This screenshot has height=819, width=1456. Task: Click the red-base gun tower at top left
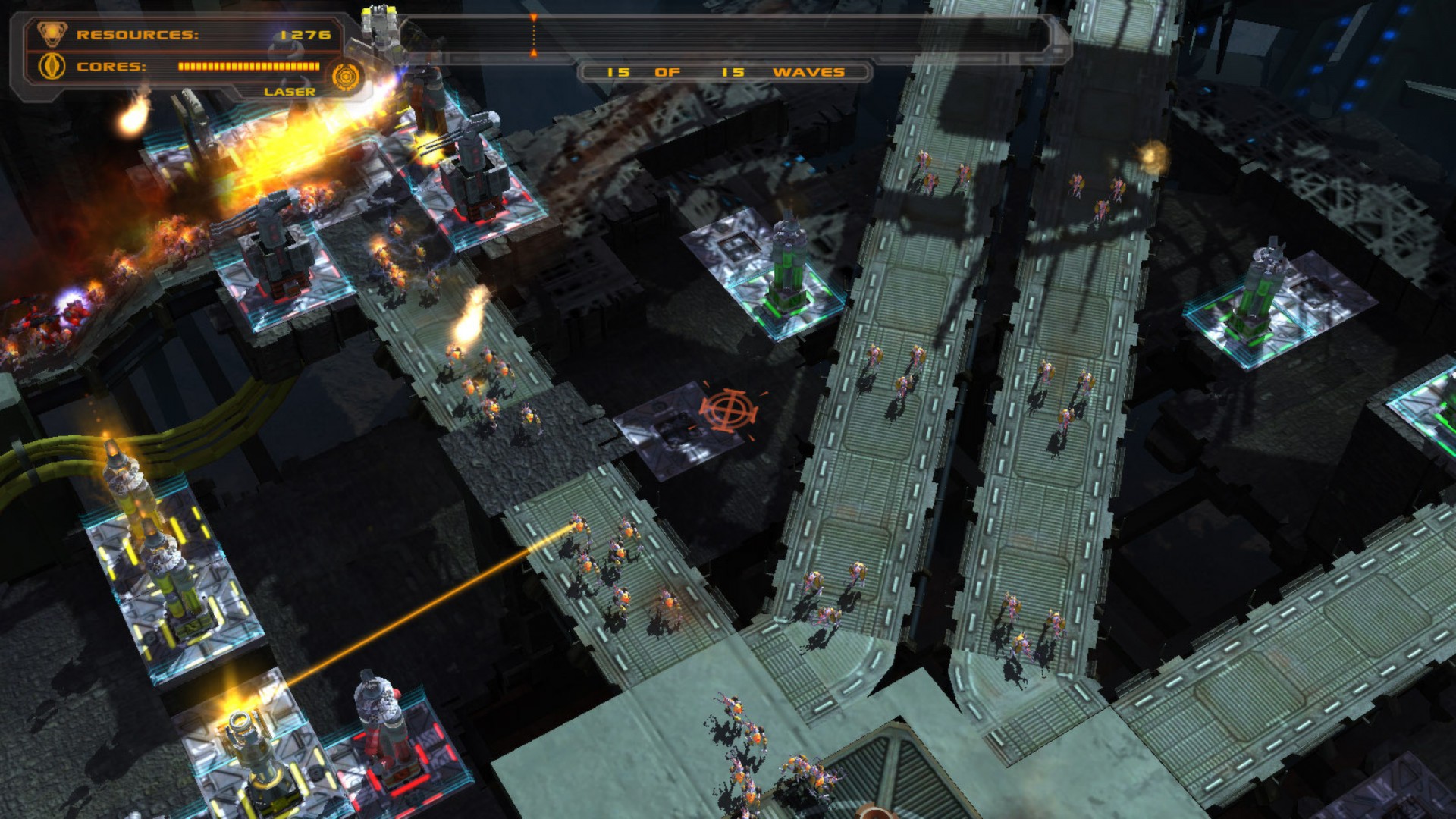pyautogui.click(x=276, y=243)
